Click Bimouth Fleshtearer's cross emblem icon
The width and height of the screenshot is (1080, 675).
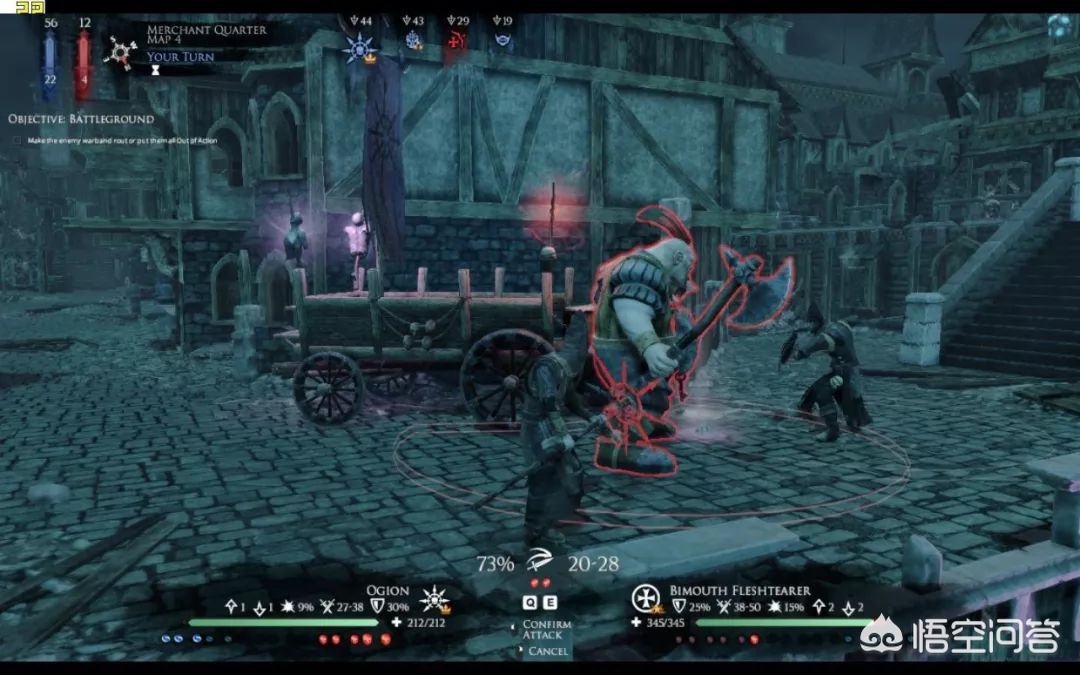(645, 598)
